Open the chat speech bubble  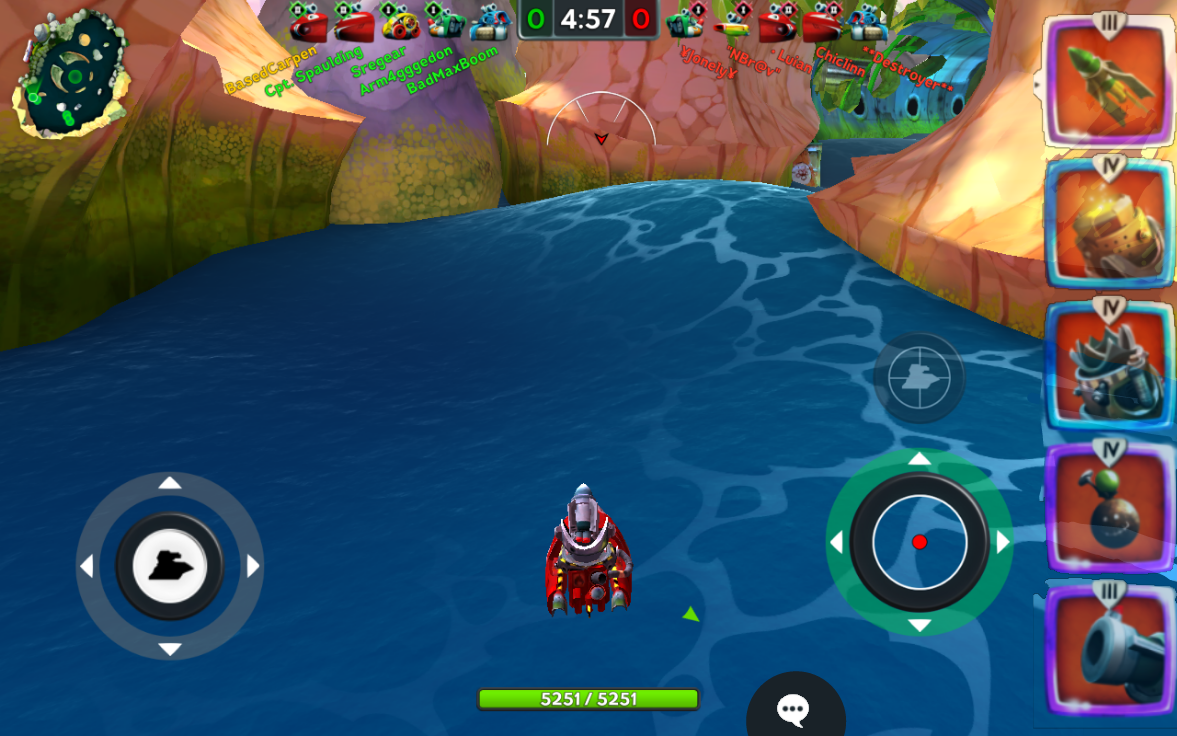click(794, 710)
